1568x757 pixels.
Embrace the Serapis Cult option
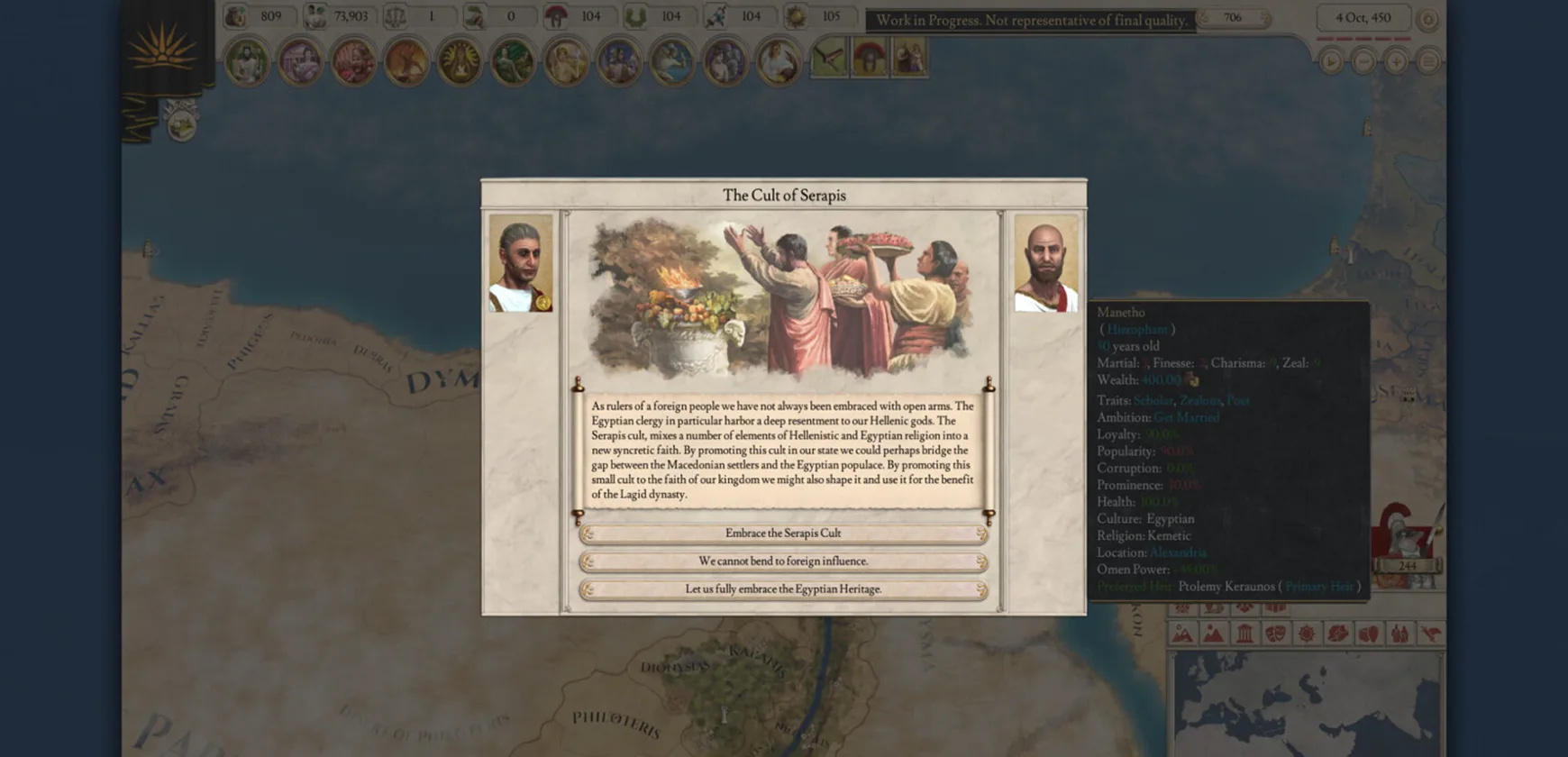(x=783, y=534)
